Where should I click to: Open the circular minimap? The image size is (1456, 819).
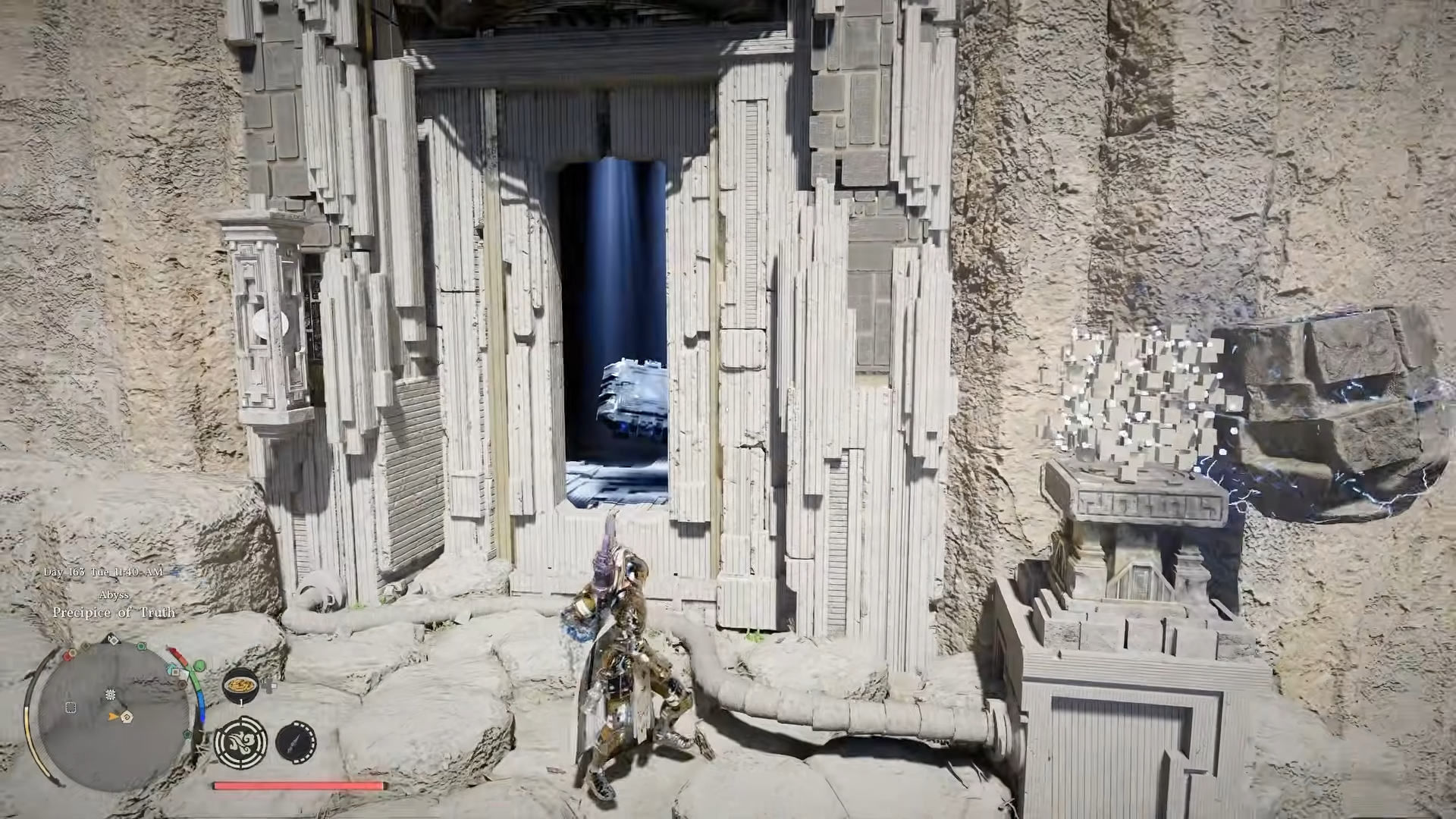(x=114, y=714)
